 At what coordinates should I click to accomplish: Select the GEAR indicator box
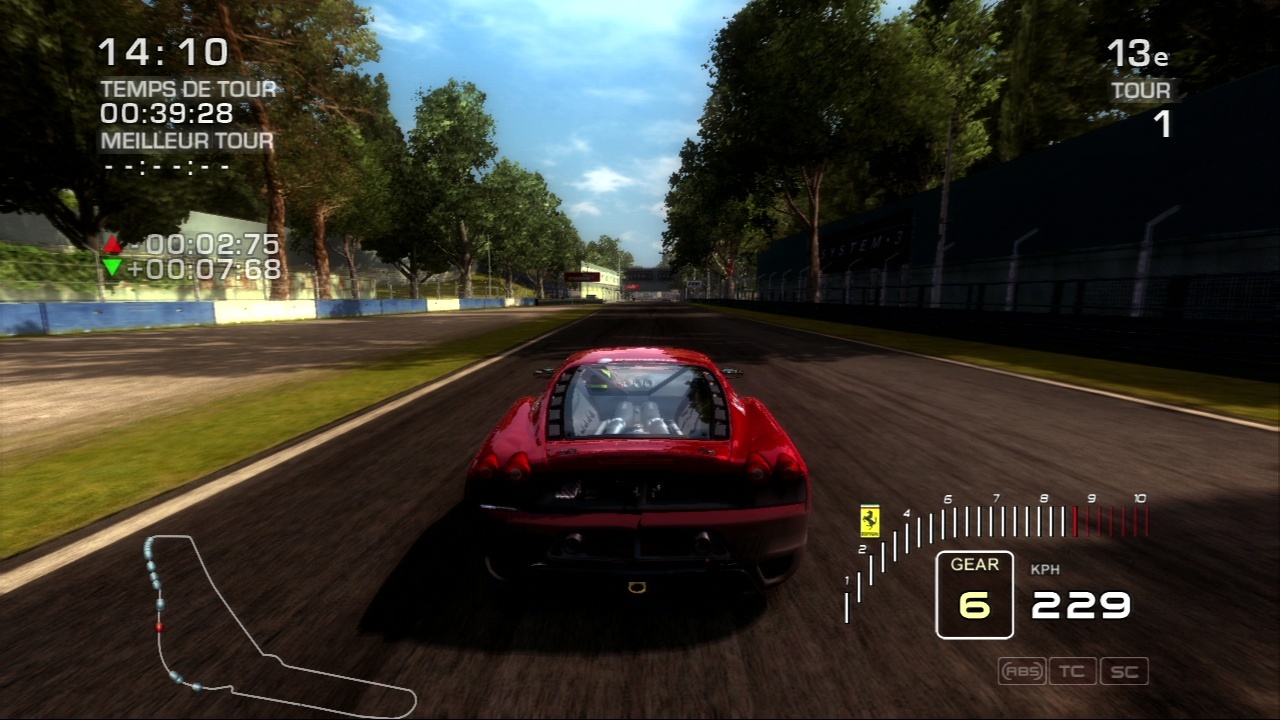(x=974, y=595)
